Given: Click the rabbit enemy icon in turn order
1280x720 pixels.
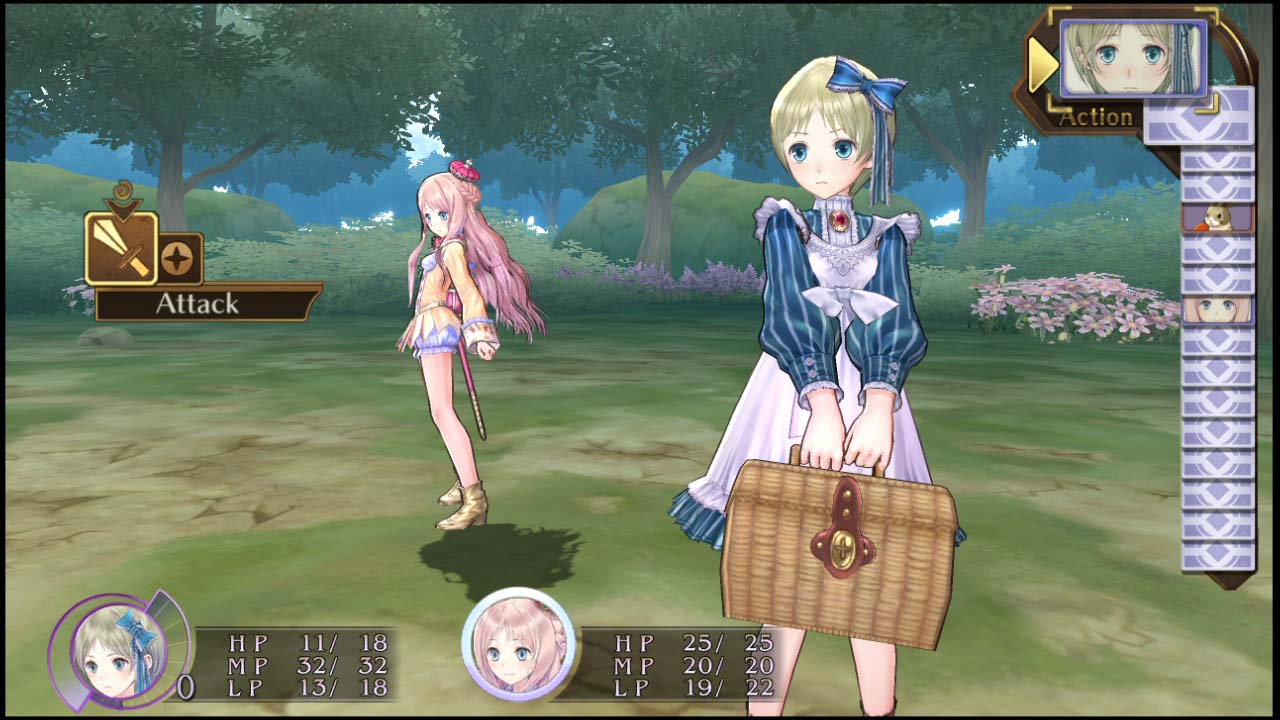Looking at the screenshot, I should pyautogui.click(x=1217, y=217).
